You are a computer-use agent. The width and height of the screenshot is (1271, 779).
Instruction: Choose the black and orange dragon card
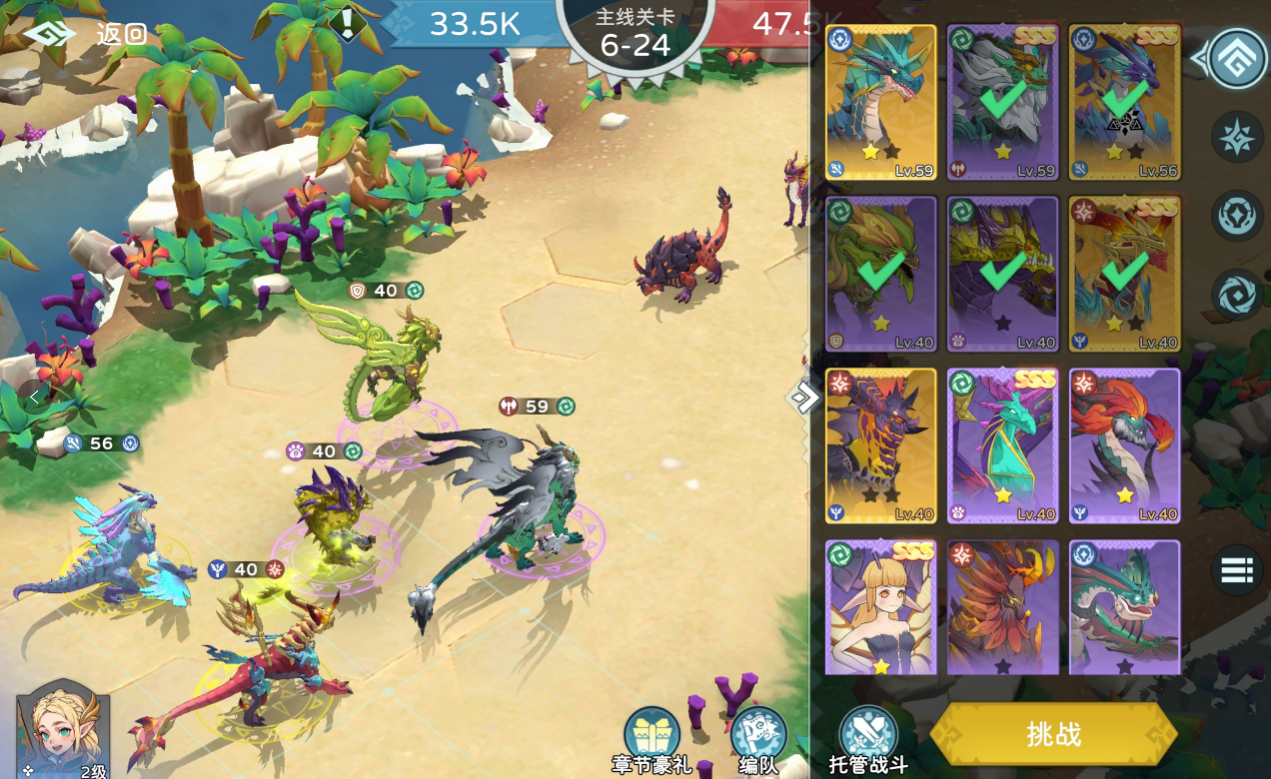(x=881, y=445)
